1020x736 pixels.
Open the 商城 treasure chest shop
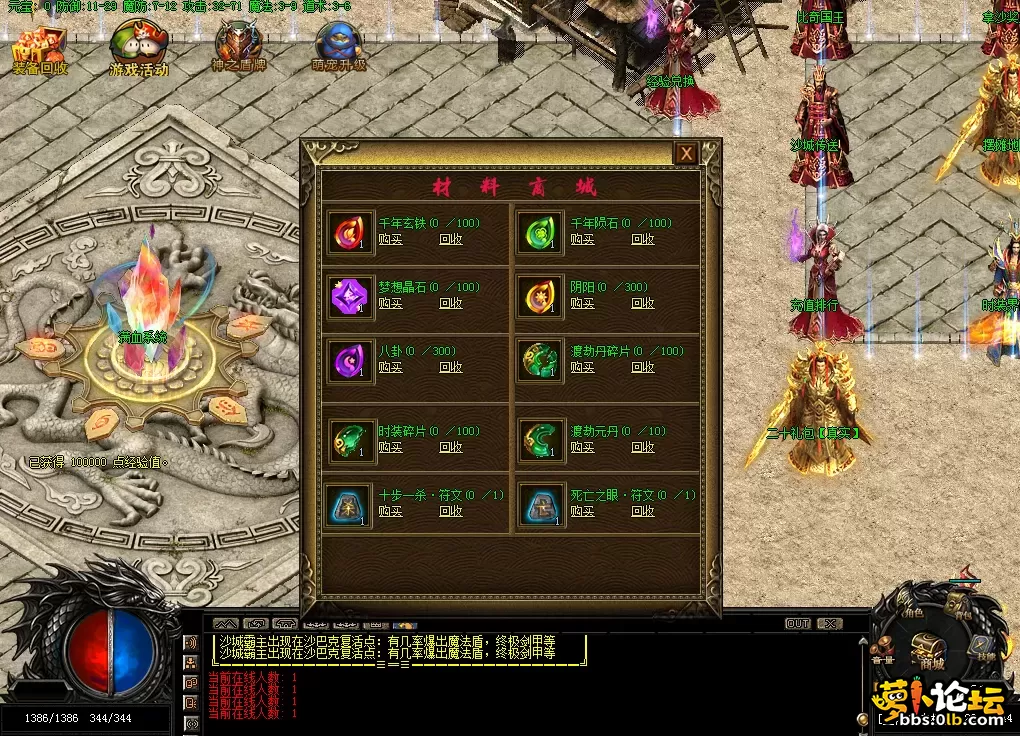[x=929, y=648]
